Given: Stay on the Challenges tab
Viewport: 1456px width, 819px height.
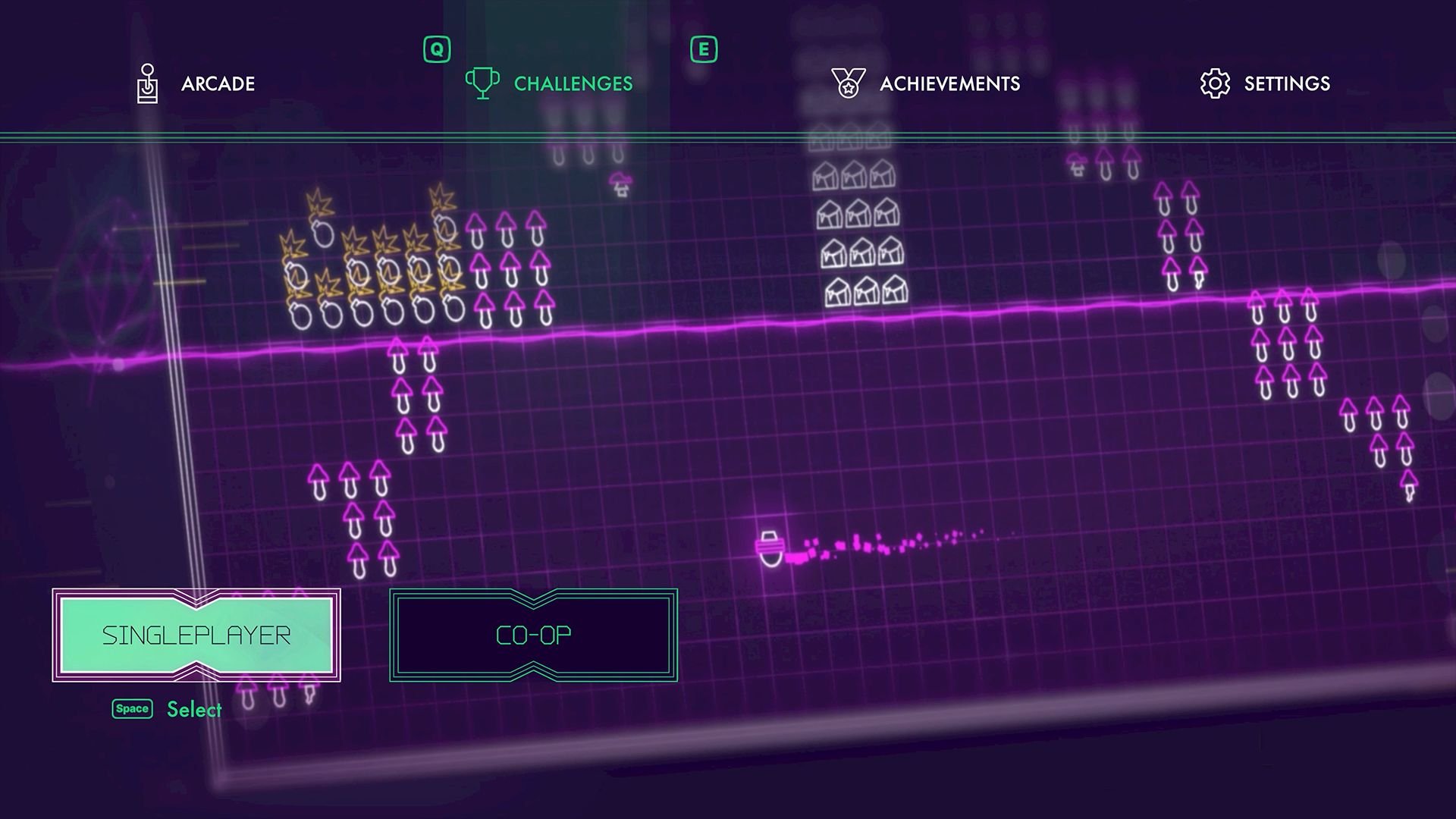Looking at the screenshot, I should 572,83.
